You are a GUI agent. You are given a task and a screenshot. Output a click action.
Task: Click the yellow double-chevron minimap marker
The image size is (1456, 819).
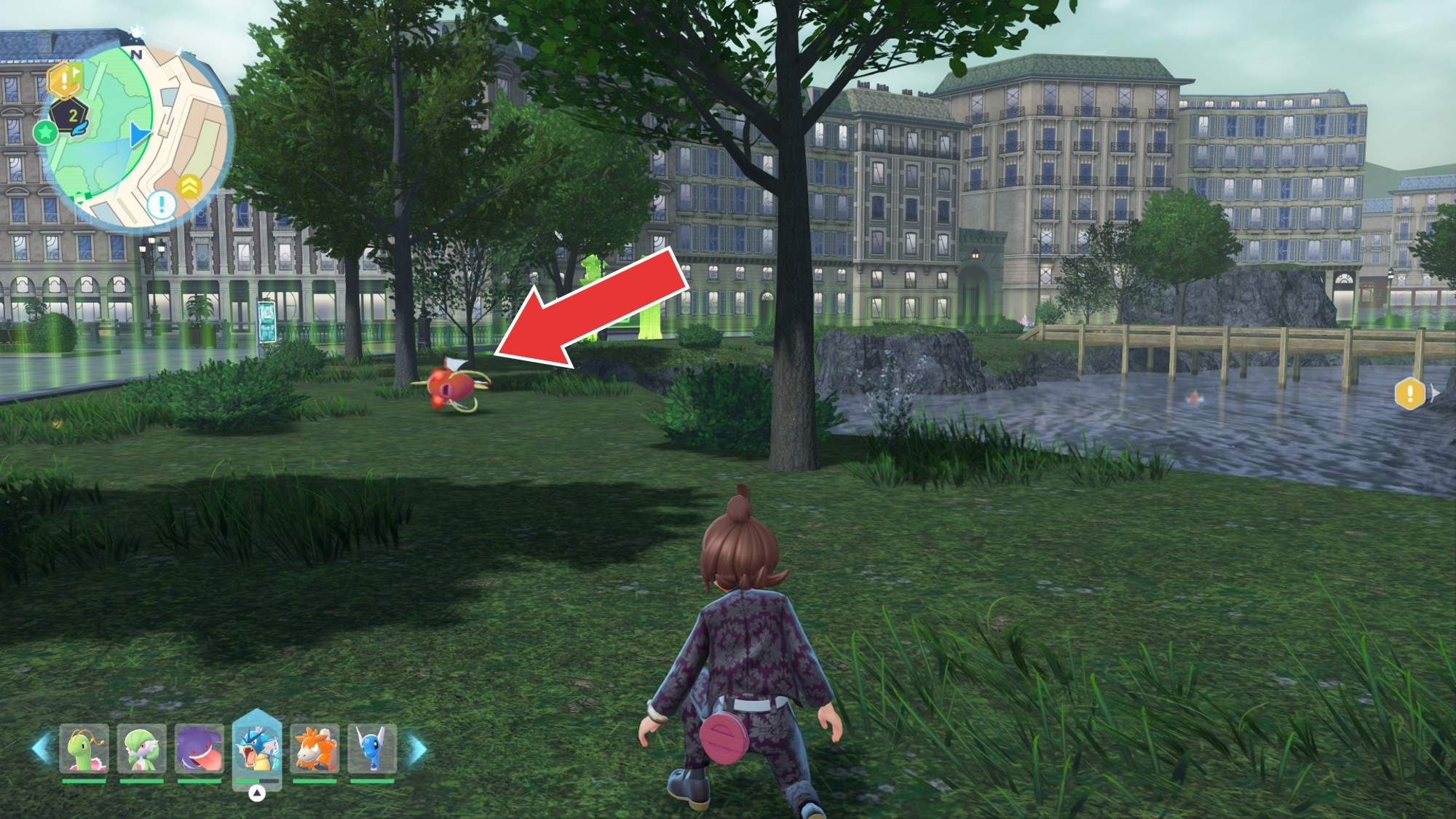click(x=190, y=186)
